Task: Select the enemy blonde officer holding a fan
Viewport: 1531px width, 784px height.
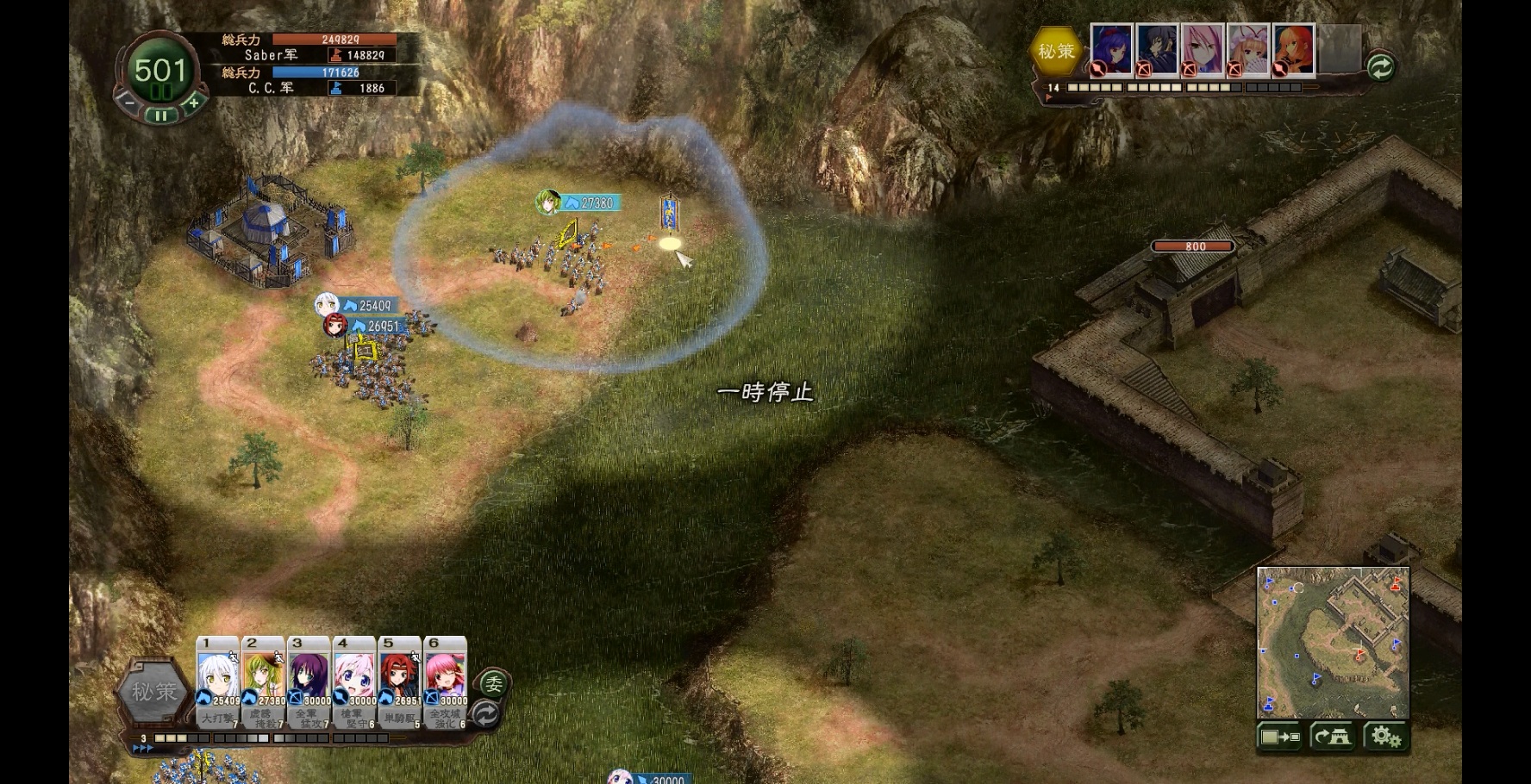Action: tap(1247, 48)
